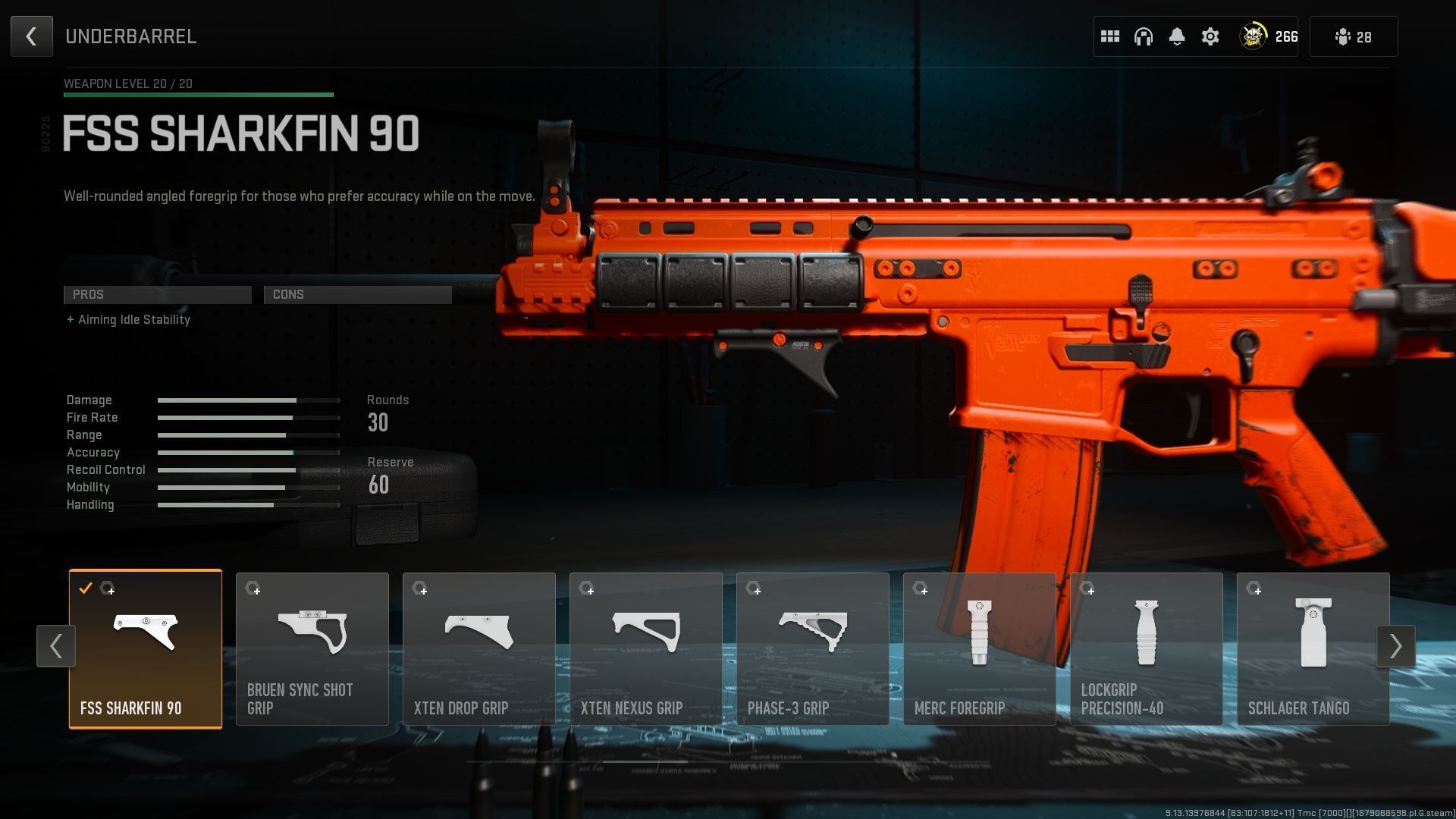Viewport: 1456px width, 819px height.
Task: Click the voice chat headset icon
Action: (x=1144, y=36)
